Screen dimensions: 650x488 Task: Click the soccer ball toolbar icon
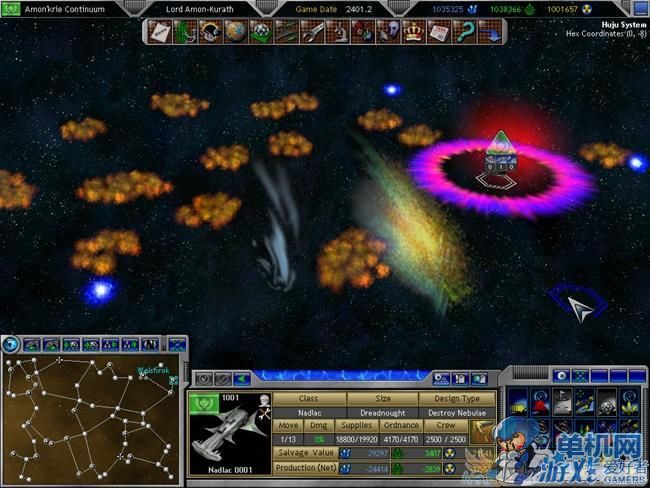(261, 33)
